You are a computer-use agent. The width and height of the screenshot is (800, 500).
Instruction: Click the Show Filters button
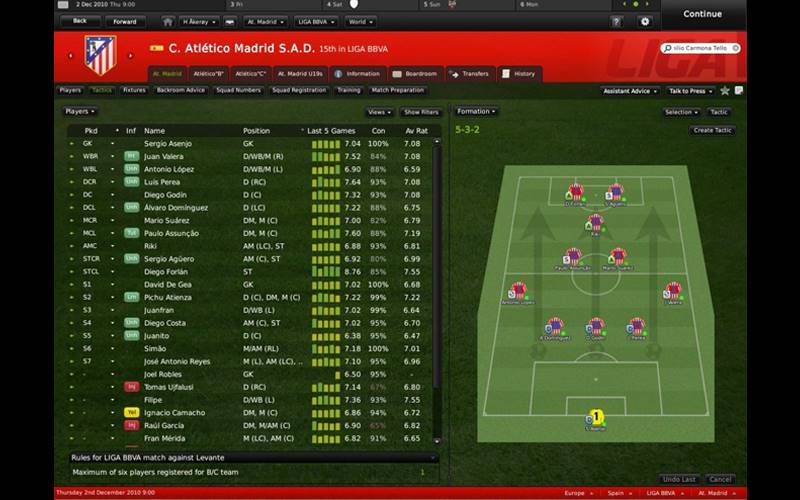tap(421, 112)
